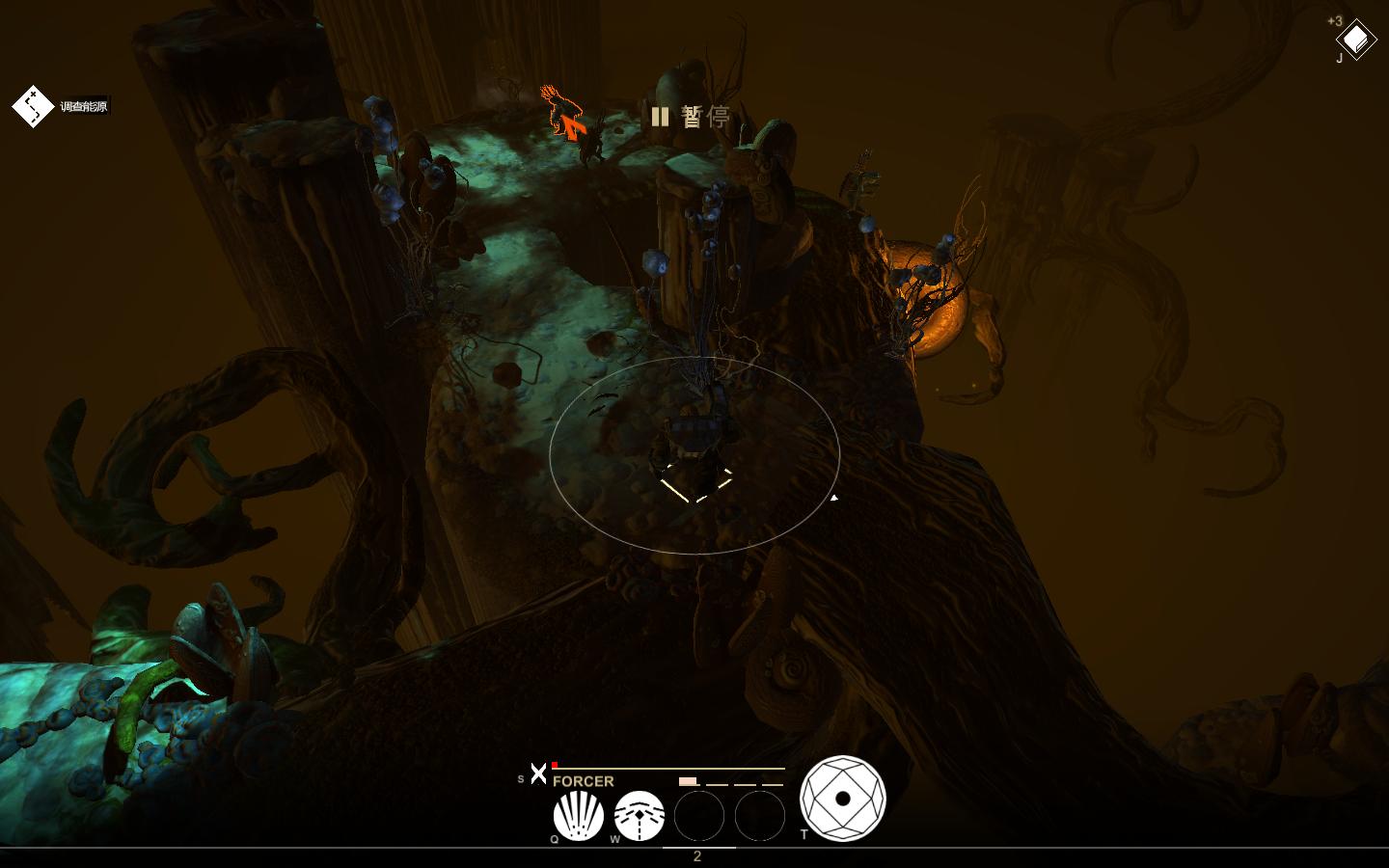Screen dimensions: 1389x868
Task: Activate the radiating beams Q ability
Action: [x=578, y=816]
